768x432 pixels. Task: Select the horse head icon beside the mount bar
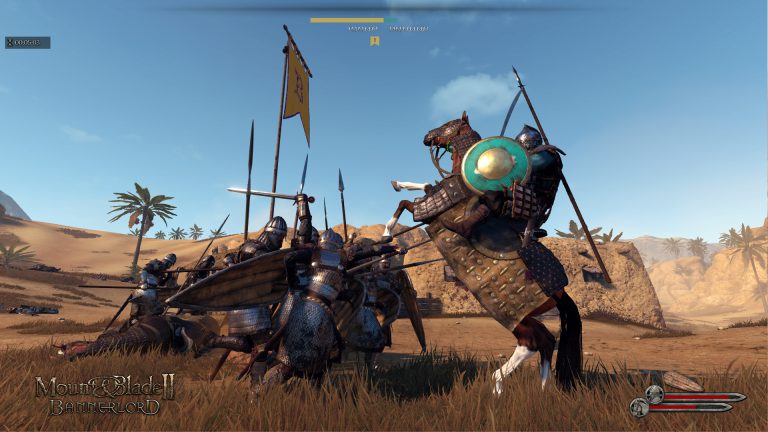click(637, 407)
